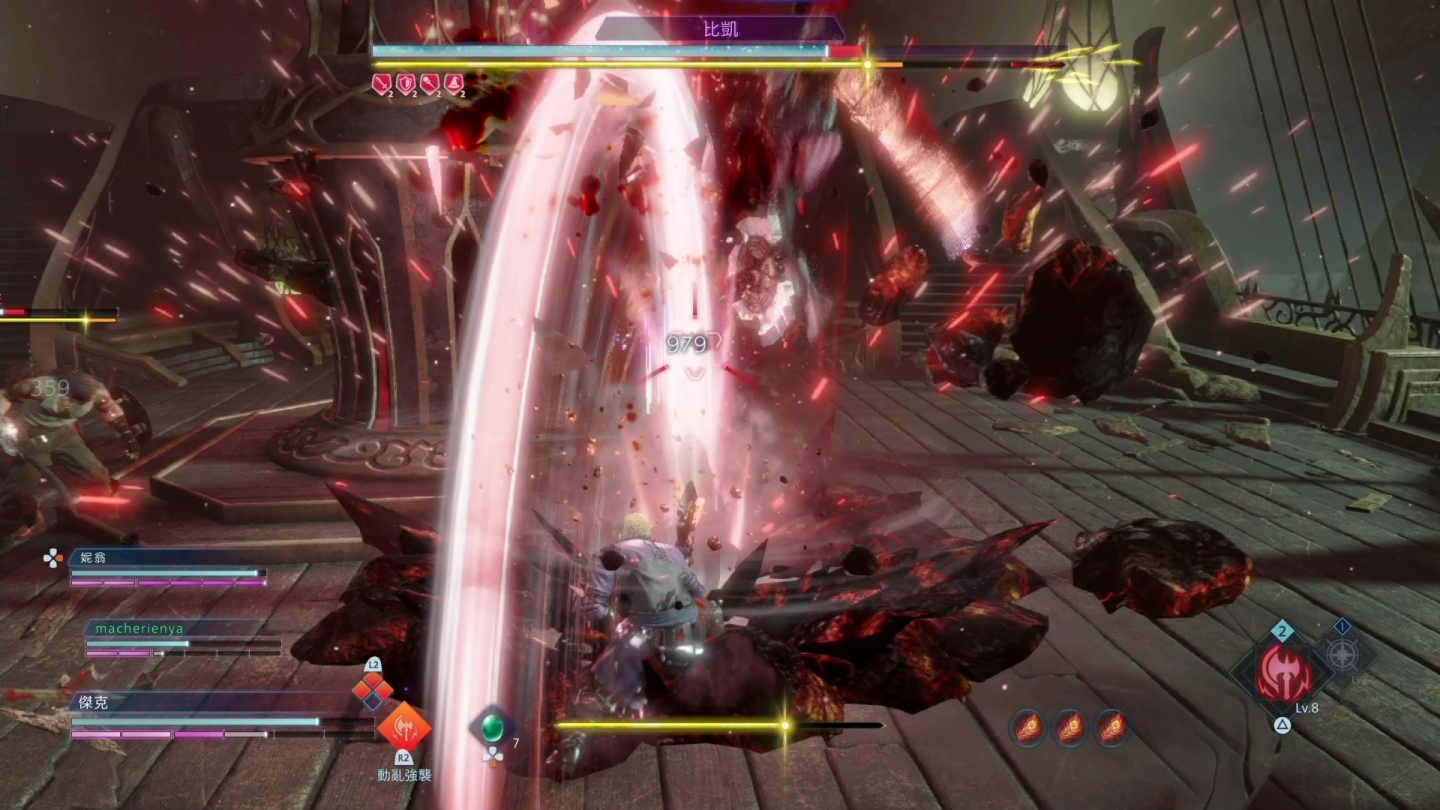The width and height of the screenshot is (1440, 810).
Task: Activate the red axe job ability
Action: (1284, 672)
